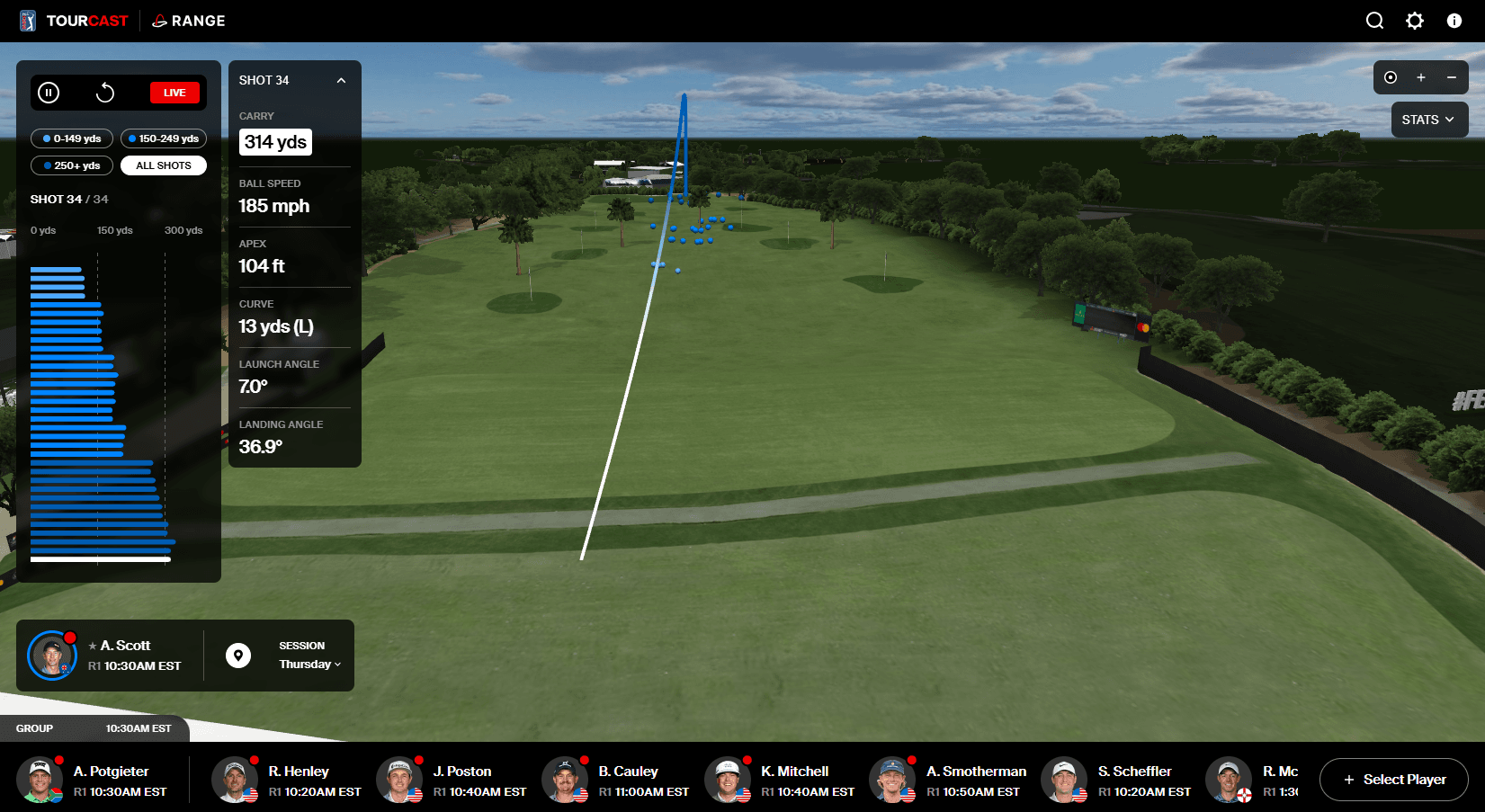Screen dimensions: 1485x812
Task: Click the LIVE button
Action: pos(174,92)
